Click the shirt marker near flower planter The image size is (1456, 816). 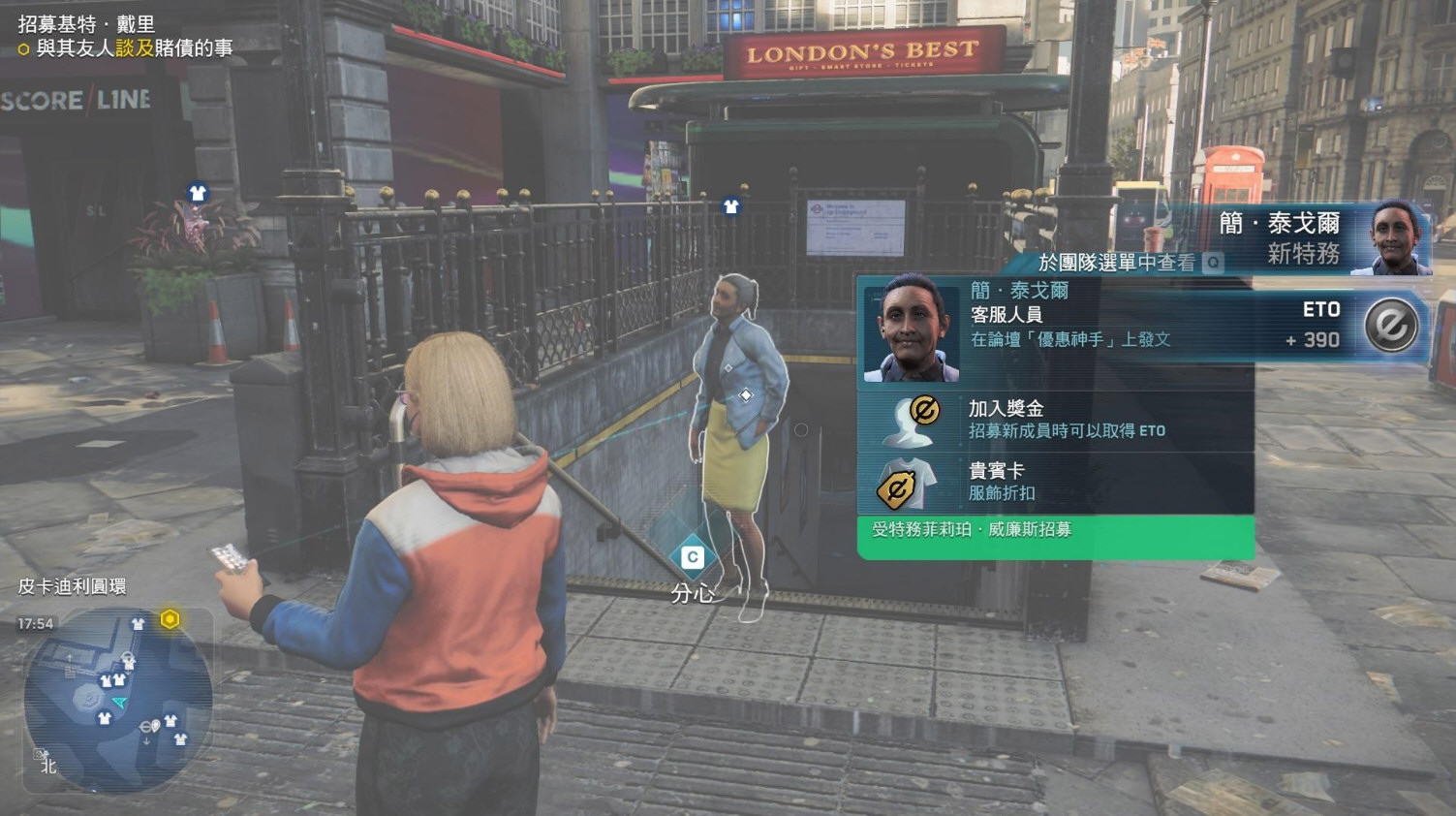click(x=198, y=193)
